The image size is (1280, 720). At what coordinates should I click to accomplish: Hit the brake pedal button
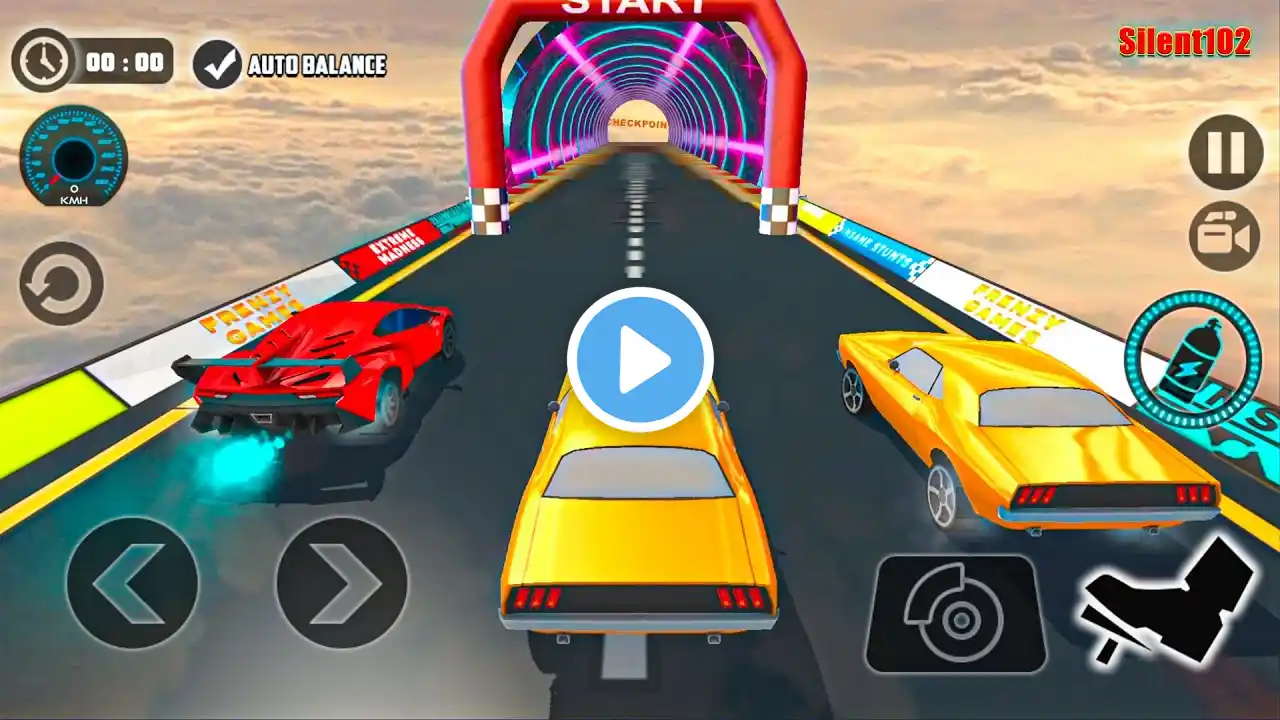point(955,614)
